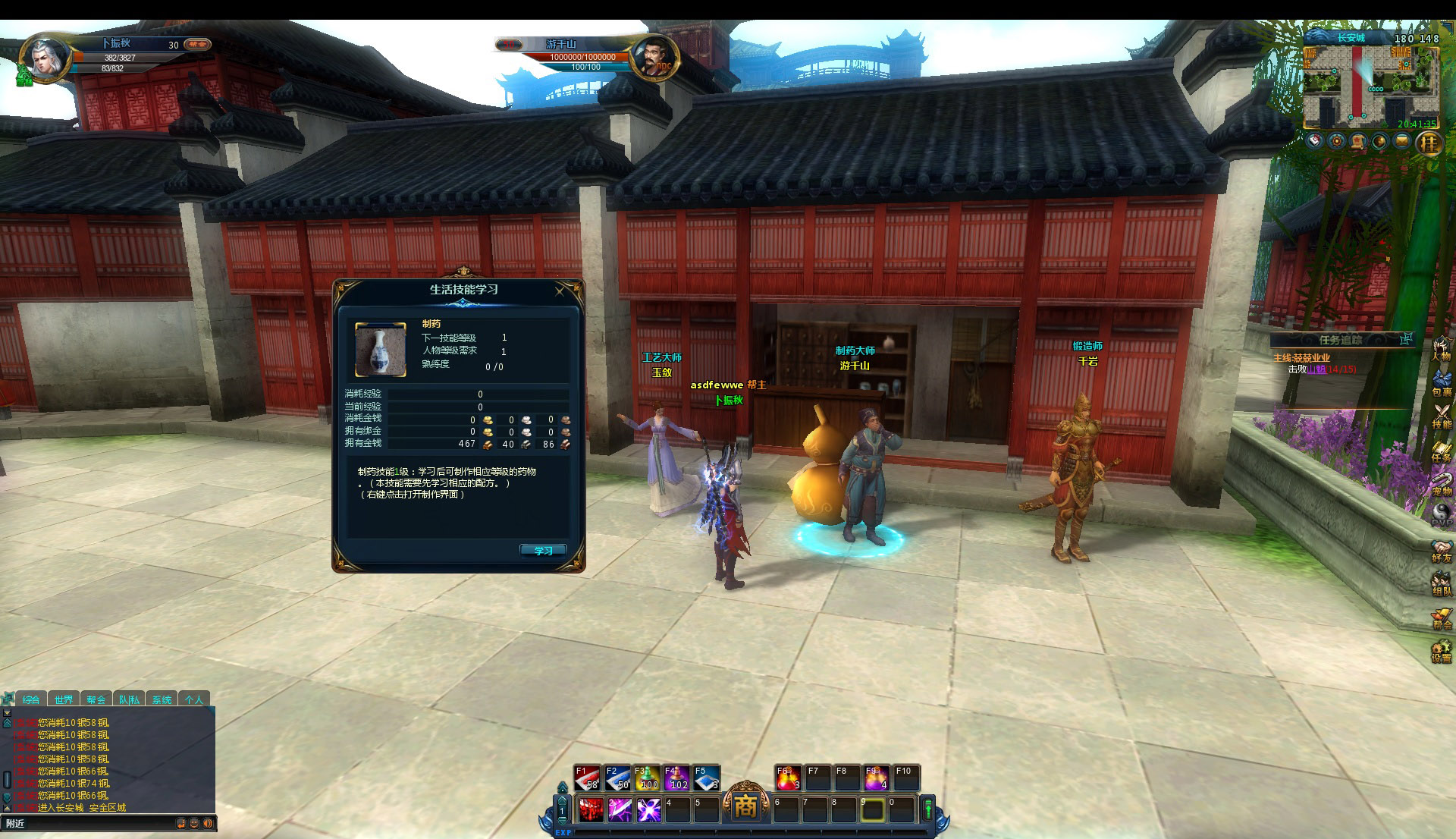
Task: Switch to the 帮会 chat tab
Action: pos(96,699)
